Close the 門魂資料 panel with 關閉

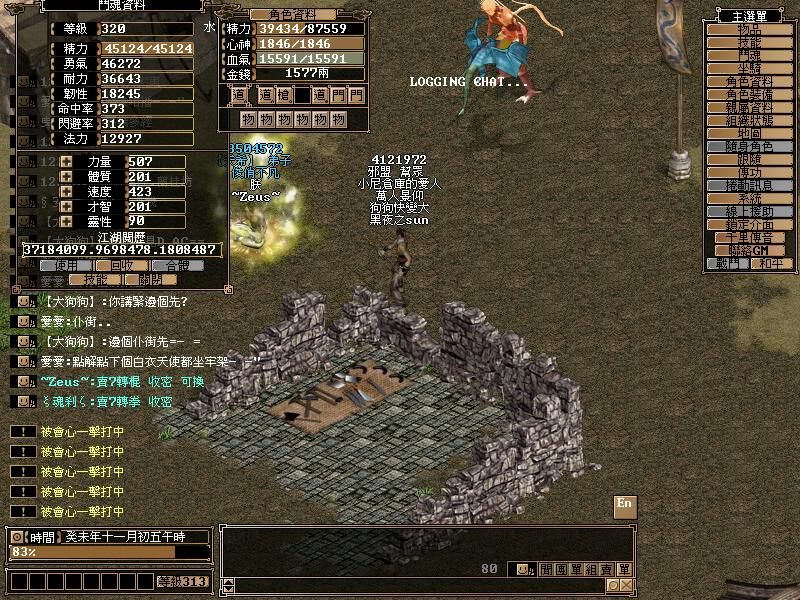(x=149, y=281)
